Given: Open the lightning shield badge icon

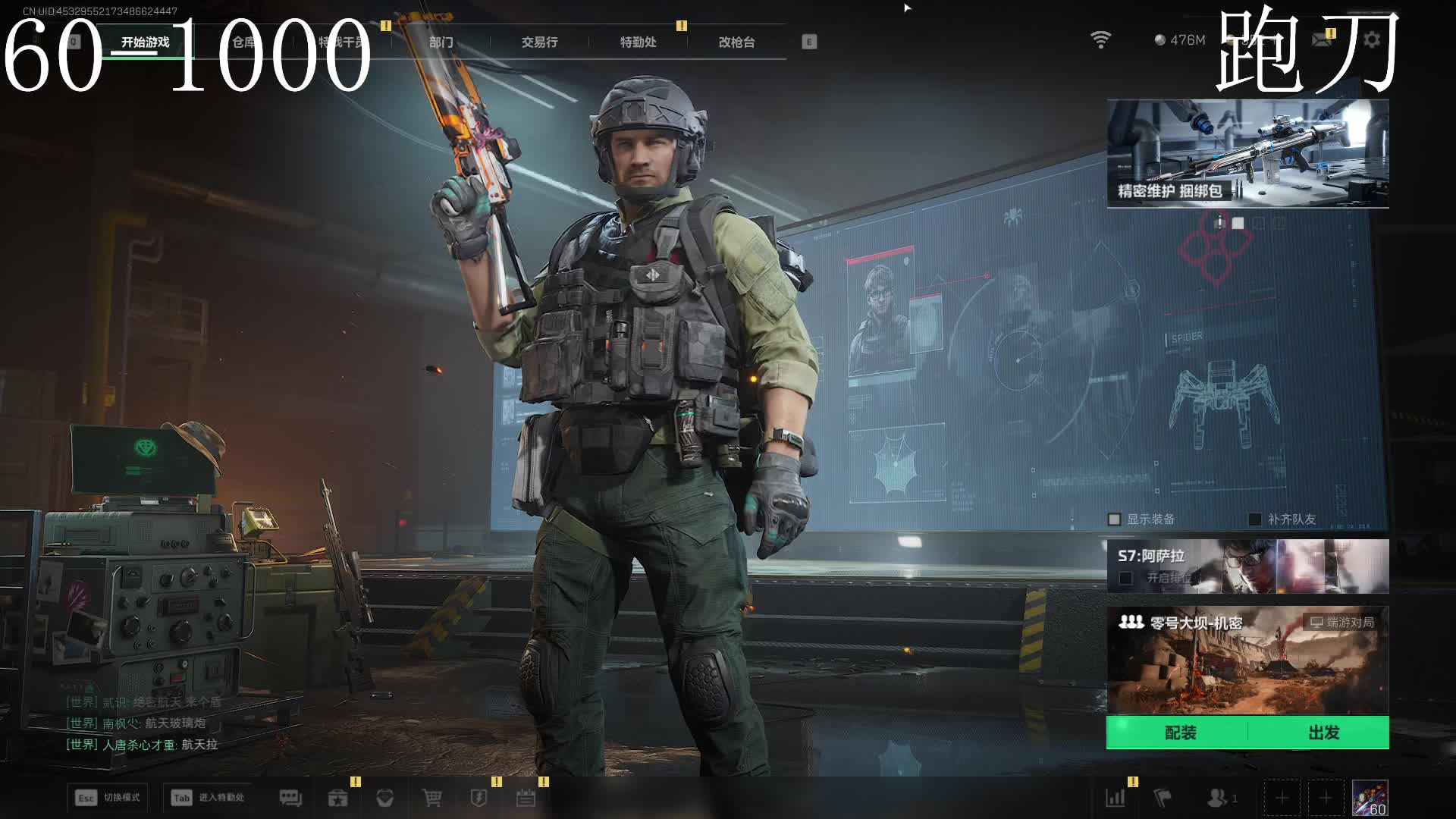Looking at the screenshot, I should coord(479,798).
